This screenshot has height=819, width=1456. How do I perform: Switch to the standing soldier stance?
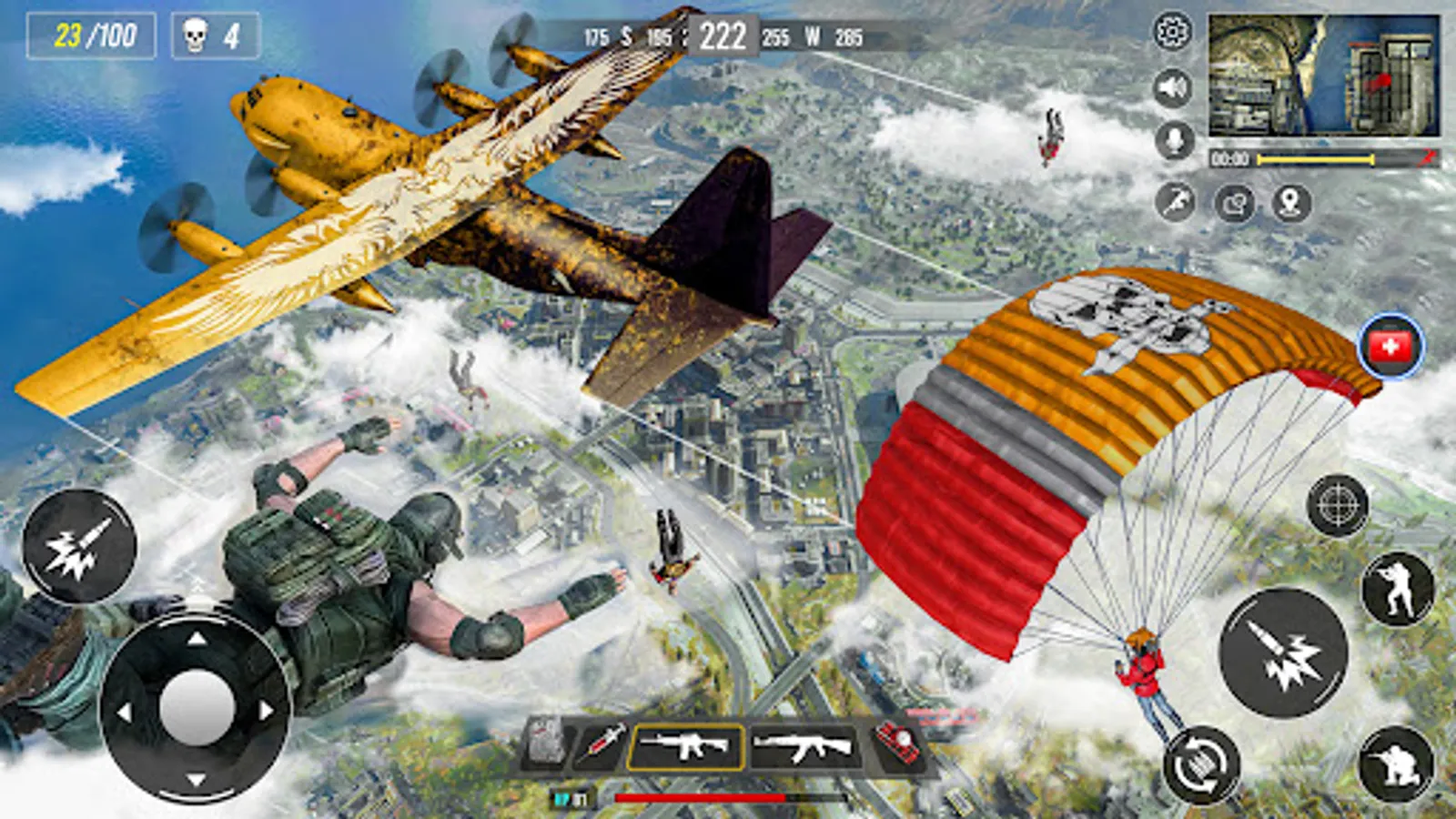[x=1397, y=589]
